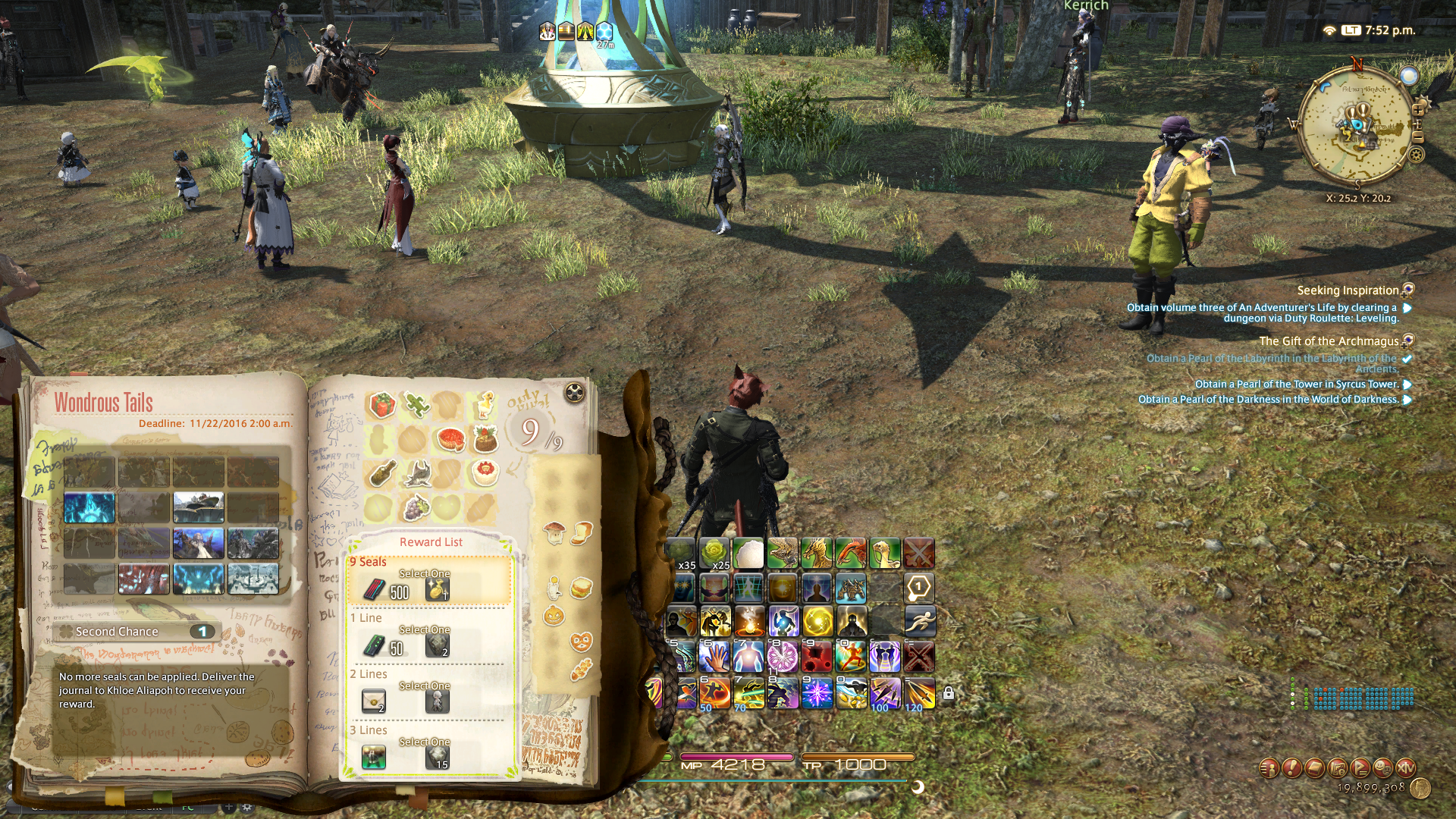Click the gear icon beside the chat tabs

tap(247, 808)
